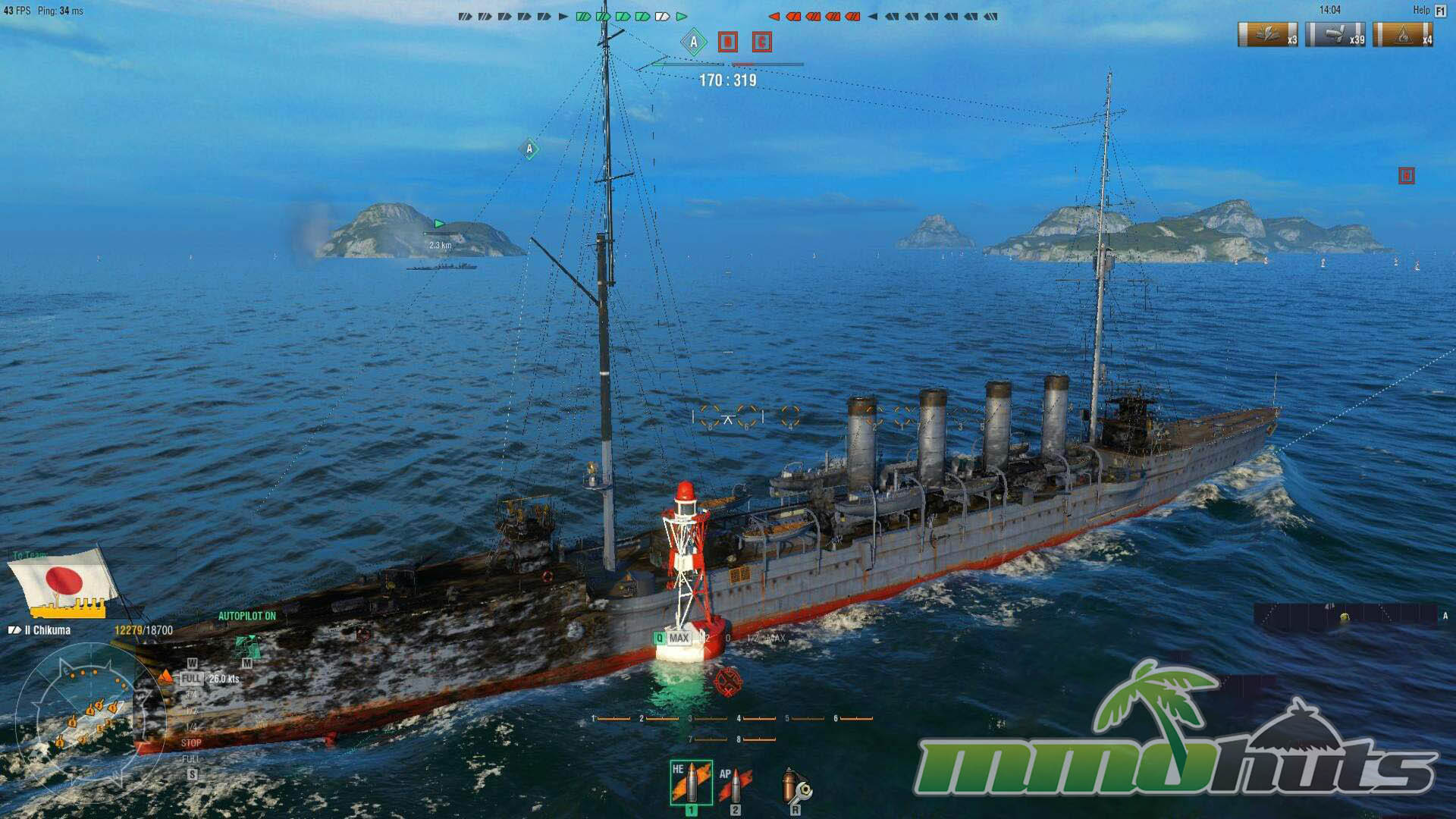Click capture point B indicator at top
Viewport: 1456px width, 819px height.
click(728, 42)
